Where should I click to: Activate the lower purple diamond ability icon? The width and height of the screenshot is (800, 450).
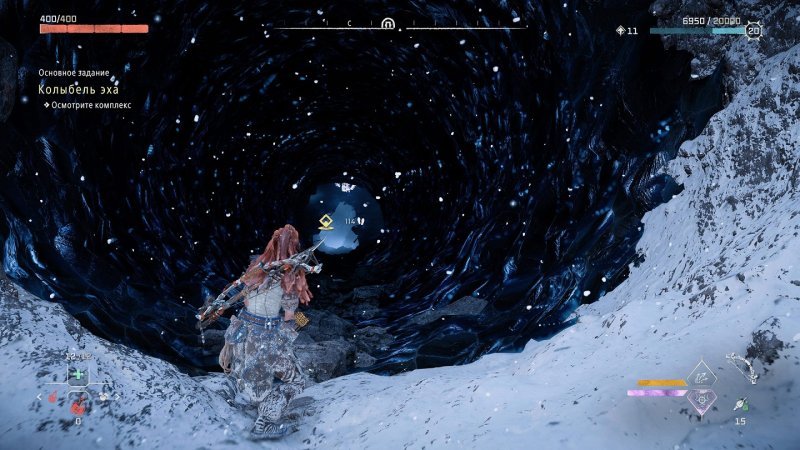coord(702,399)
